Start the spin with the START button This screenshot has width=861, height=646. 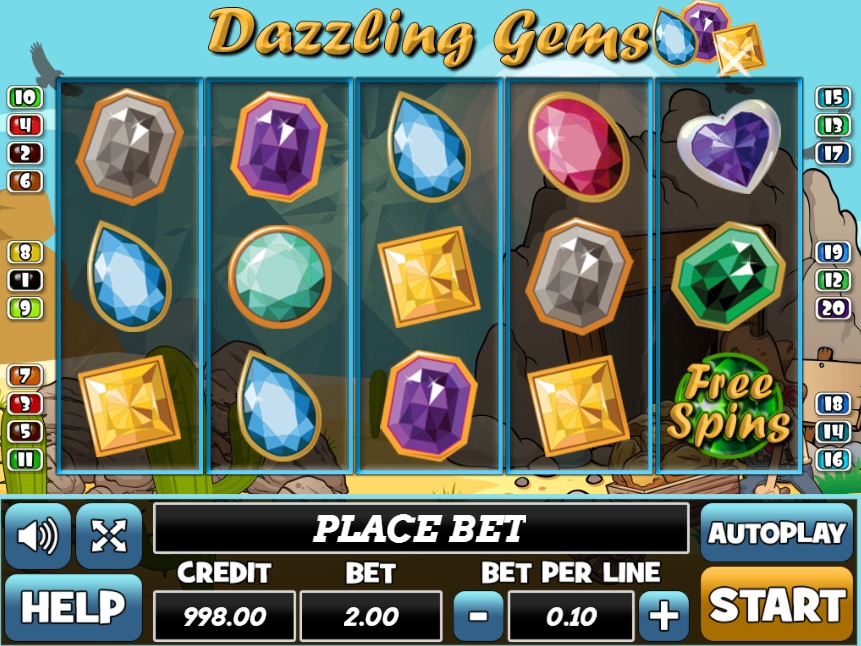point(776,604)
